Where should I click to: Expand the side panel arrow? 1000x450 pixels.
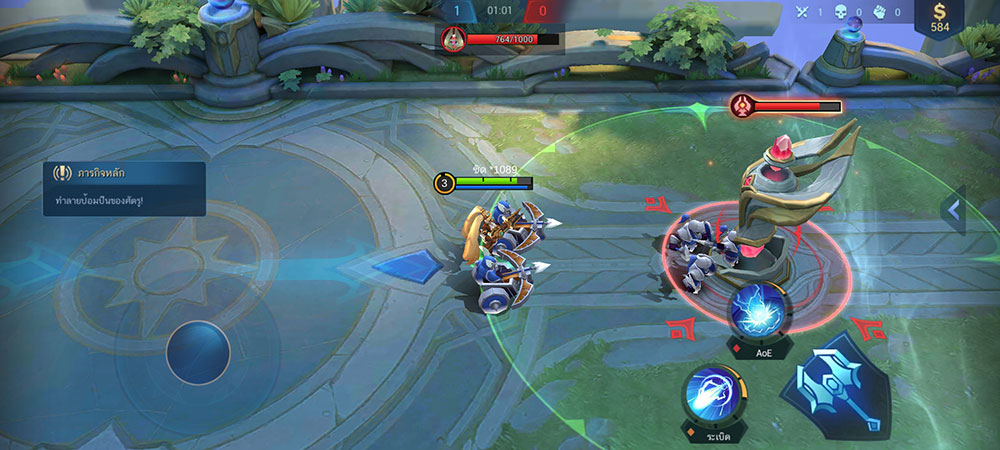(953, 210)
